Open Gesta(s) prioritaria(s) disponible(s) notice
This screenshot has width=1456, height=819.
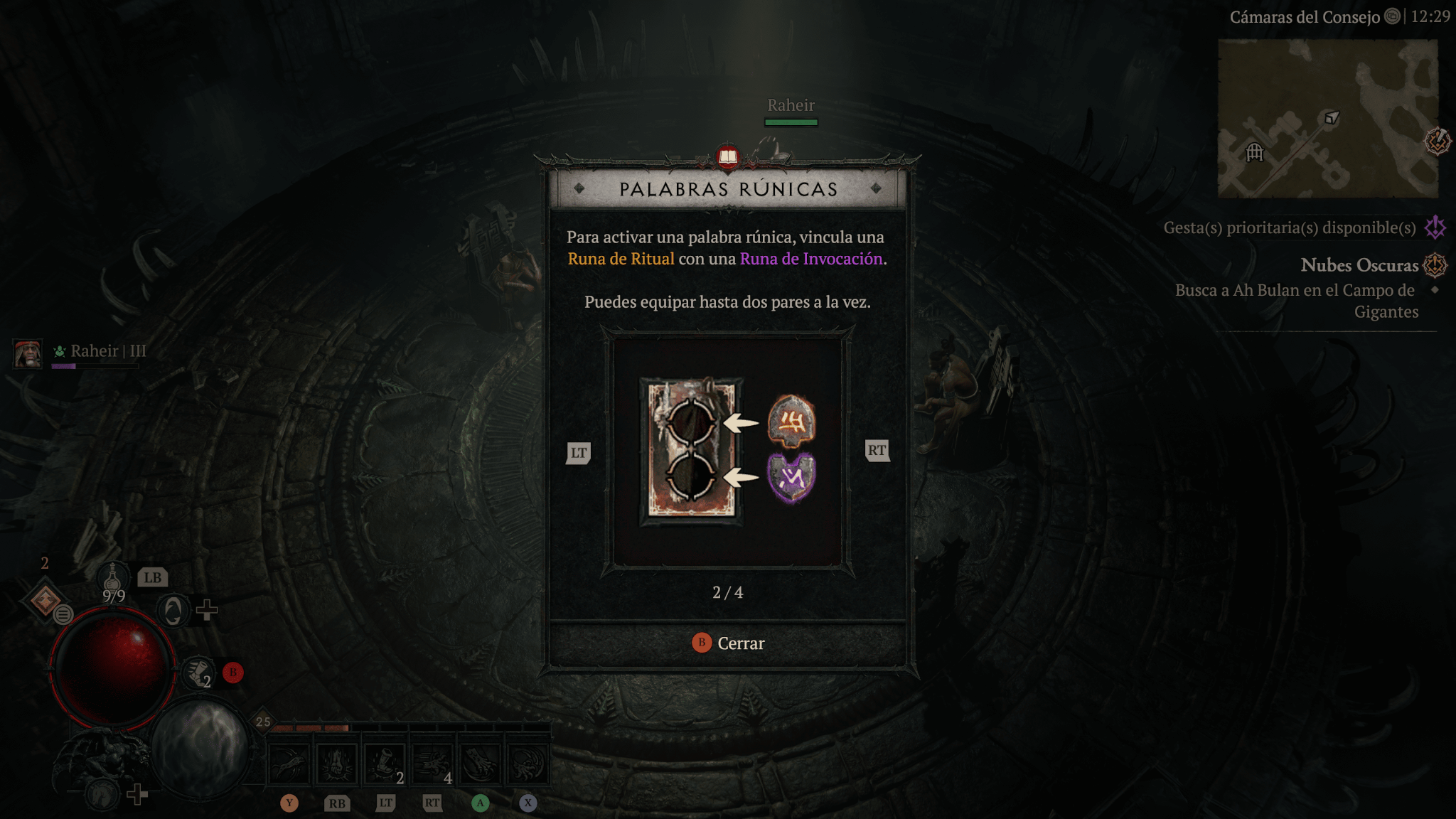1289,227
